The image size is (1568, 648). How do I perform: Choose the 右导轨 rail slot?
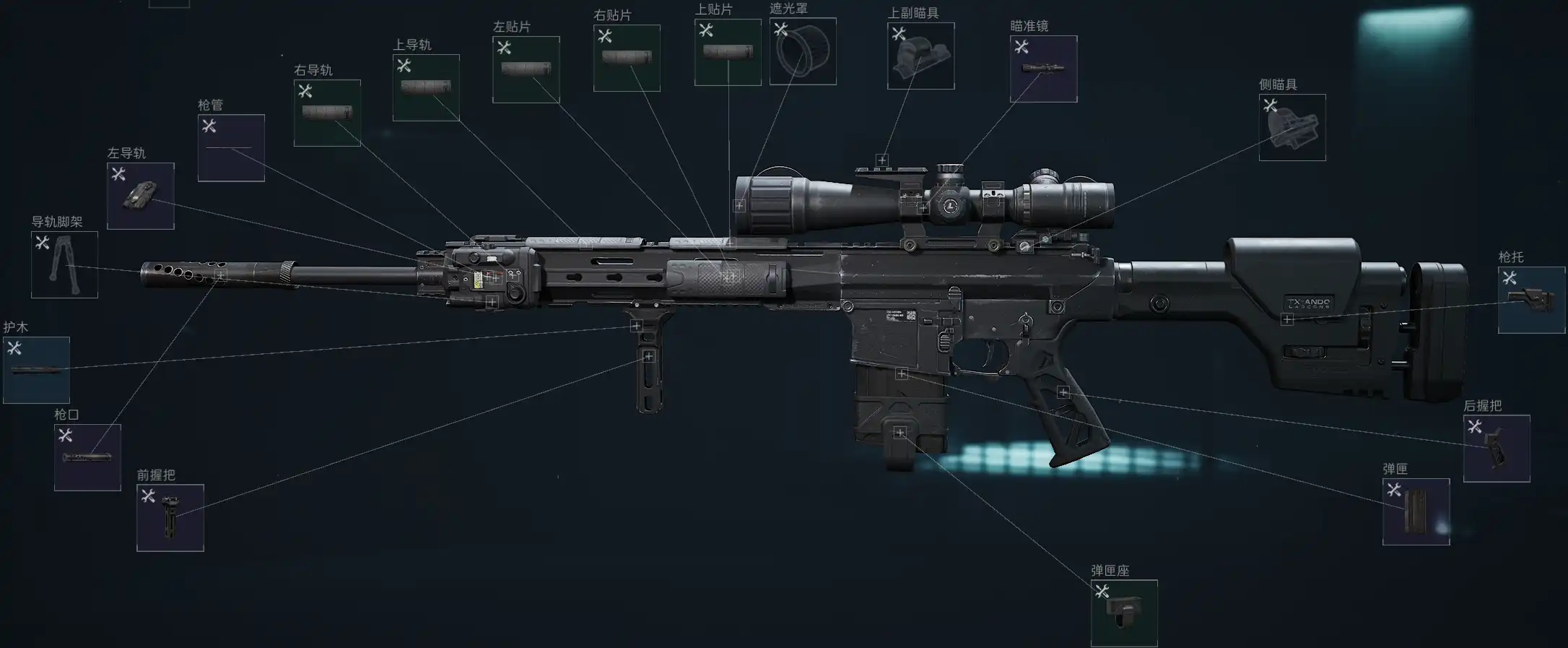point(327,113)
